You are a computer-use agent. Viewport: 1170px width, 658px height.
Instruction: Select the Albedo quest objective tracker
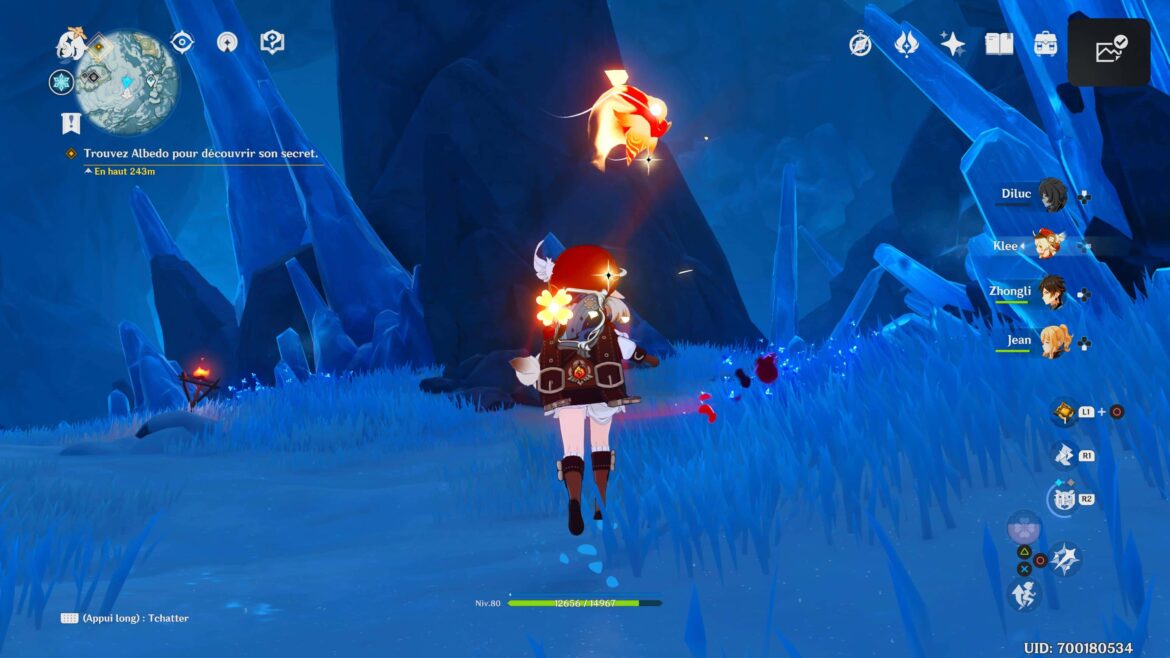(x=200, y=154)
